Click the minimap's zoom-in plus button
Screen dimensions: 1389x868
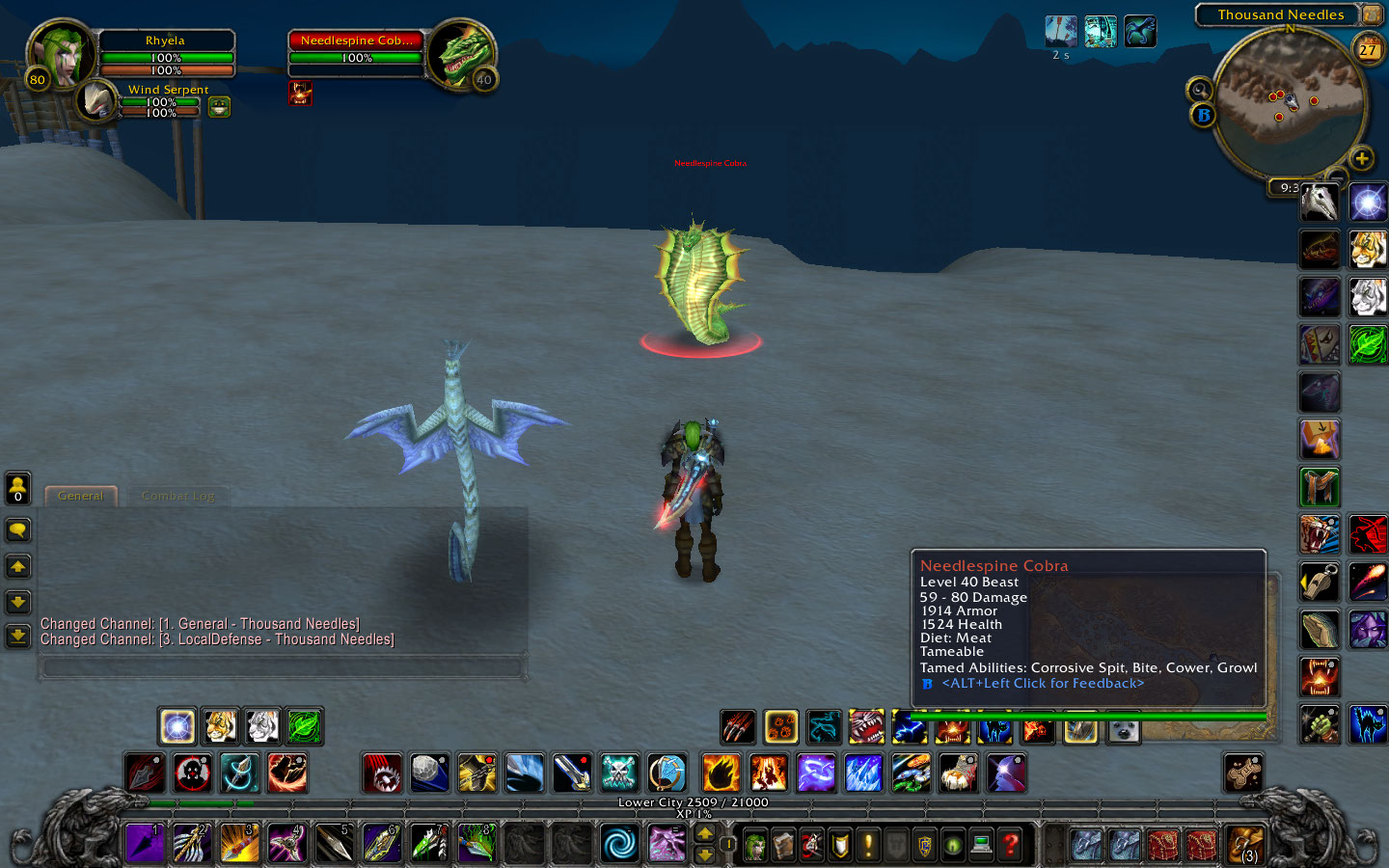(x=1361, y=158)
